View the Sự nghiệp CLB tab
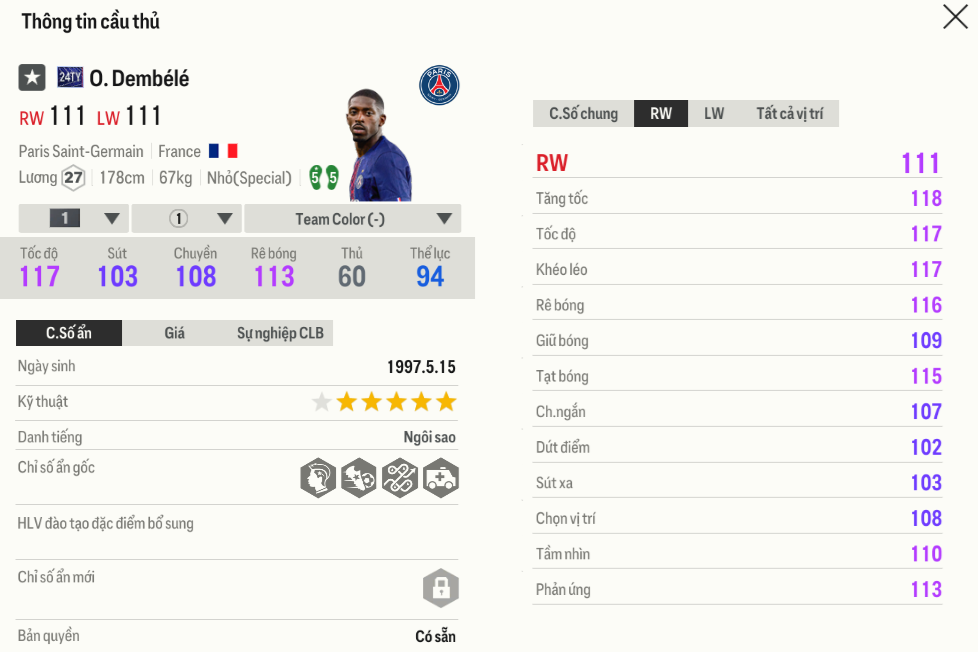The width and height of the screenshot is (978, 652). click(280, 333)
